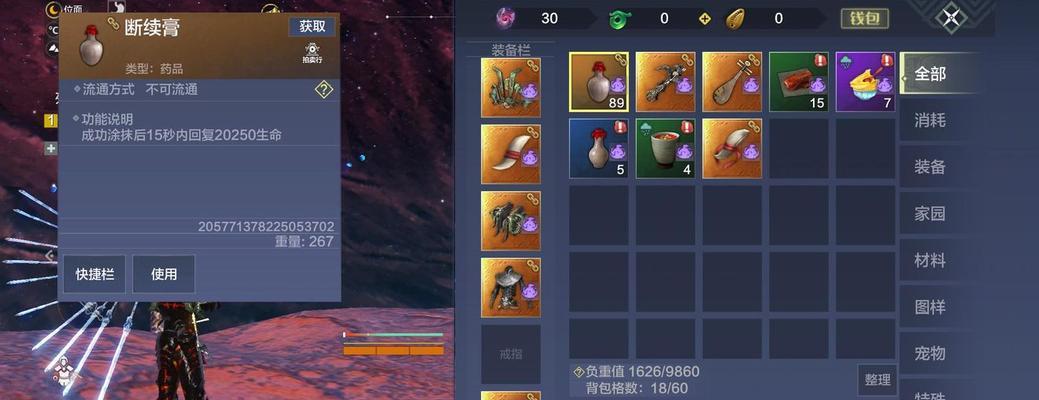1039x400 pixels.
Task: Select the soup cup stack of 4
Action: [x=665, y=149]
